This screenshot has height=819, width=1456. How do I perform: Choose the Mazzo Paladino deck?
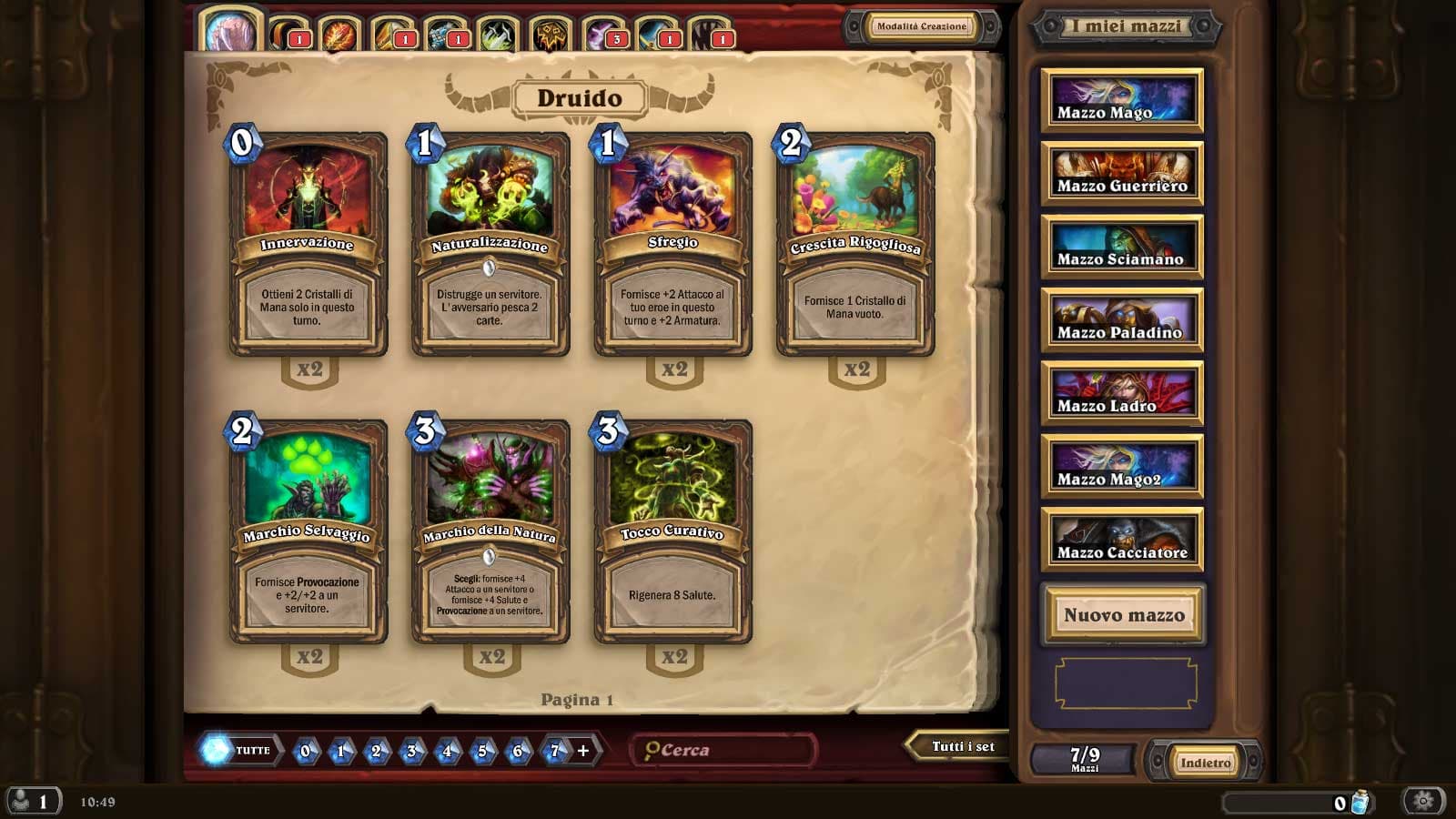point(1122,319)
